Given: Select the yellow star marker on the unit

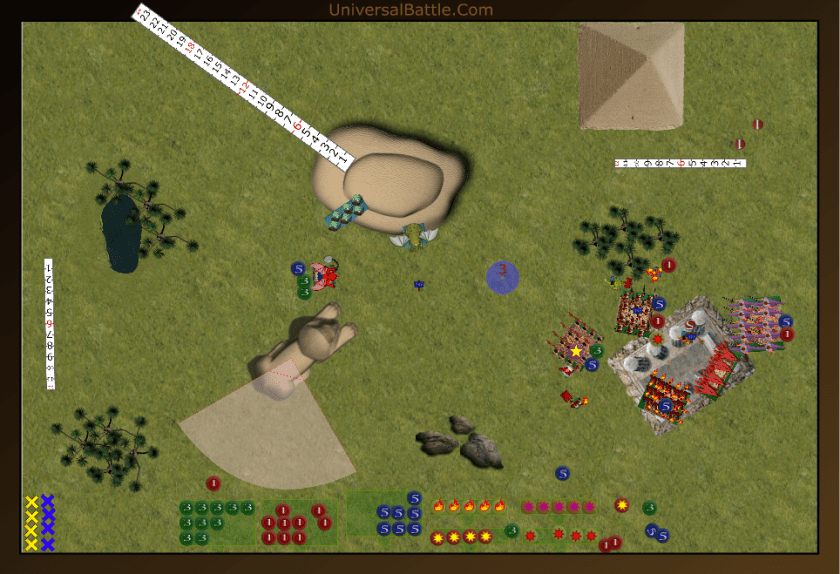Looking at the screenshot, I should pos(576,351).
